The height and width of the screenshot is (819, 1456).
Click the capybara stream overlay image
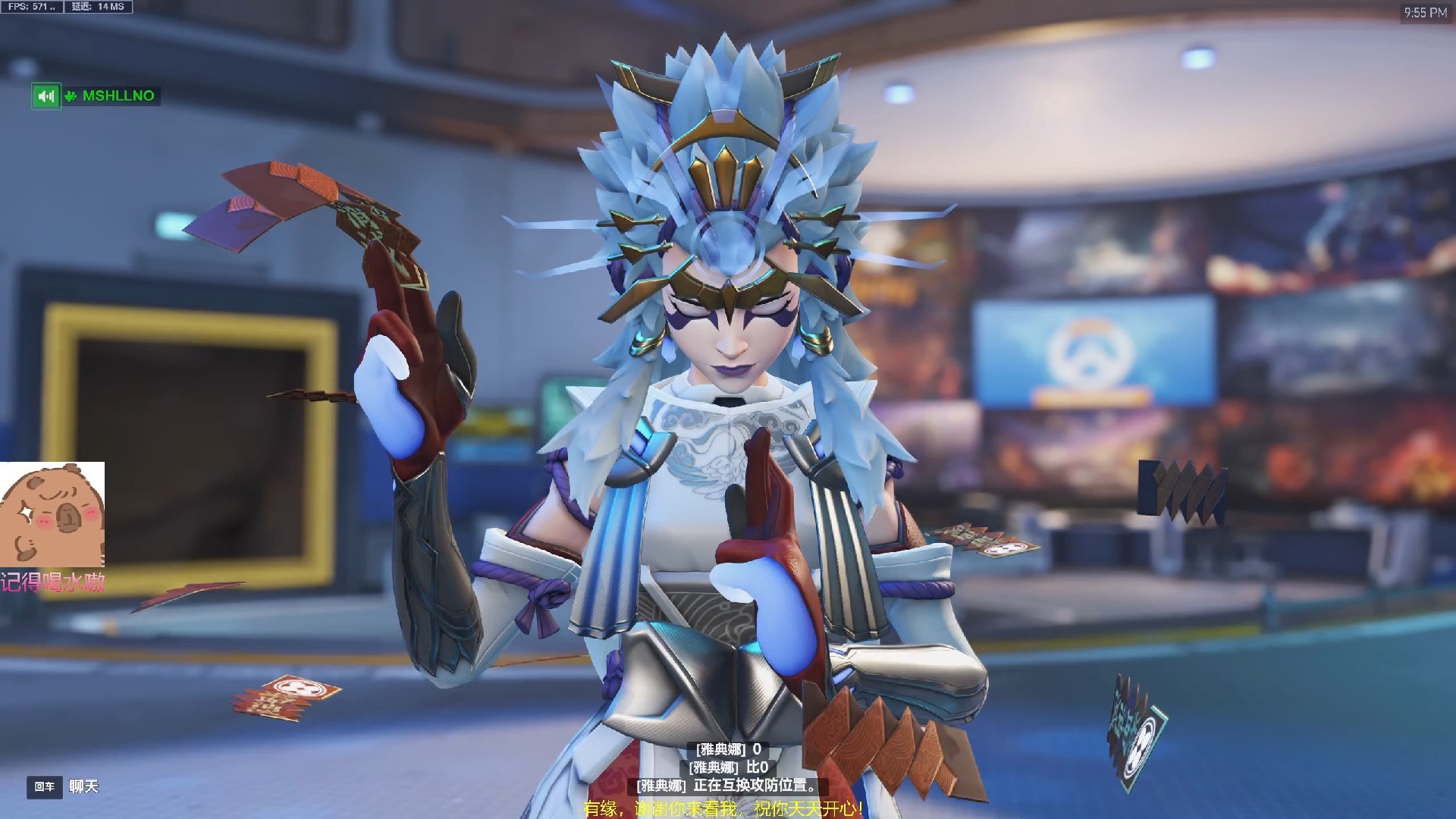52,513
